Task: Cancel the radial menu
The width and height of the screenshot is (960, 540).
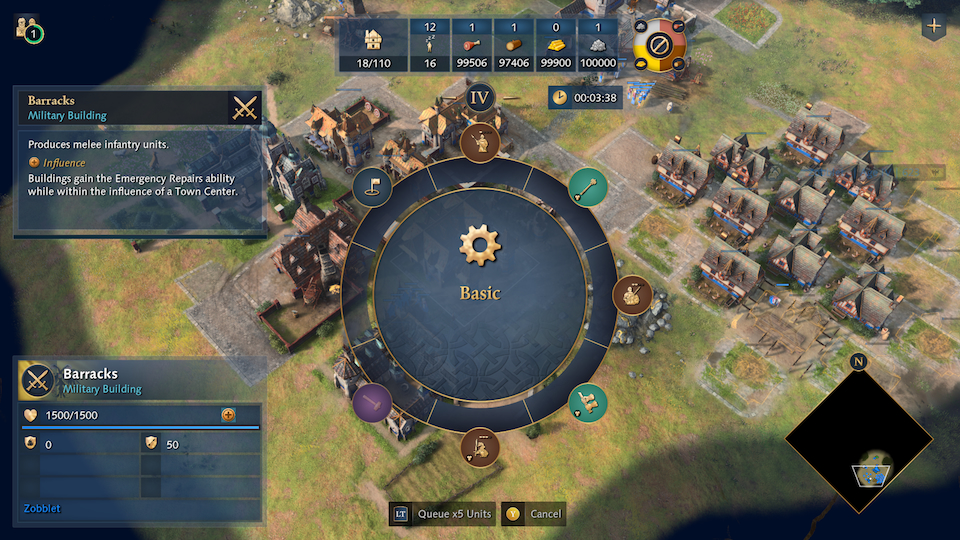Action: pyautogui.click(x=534, y=514)
